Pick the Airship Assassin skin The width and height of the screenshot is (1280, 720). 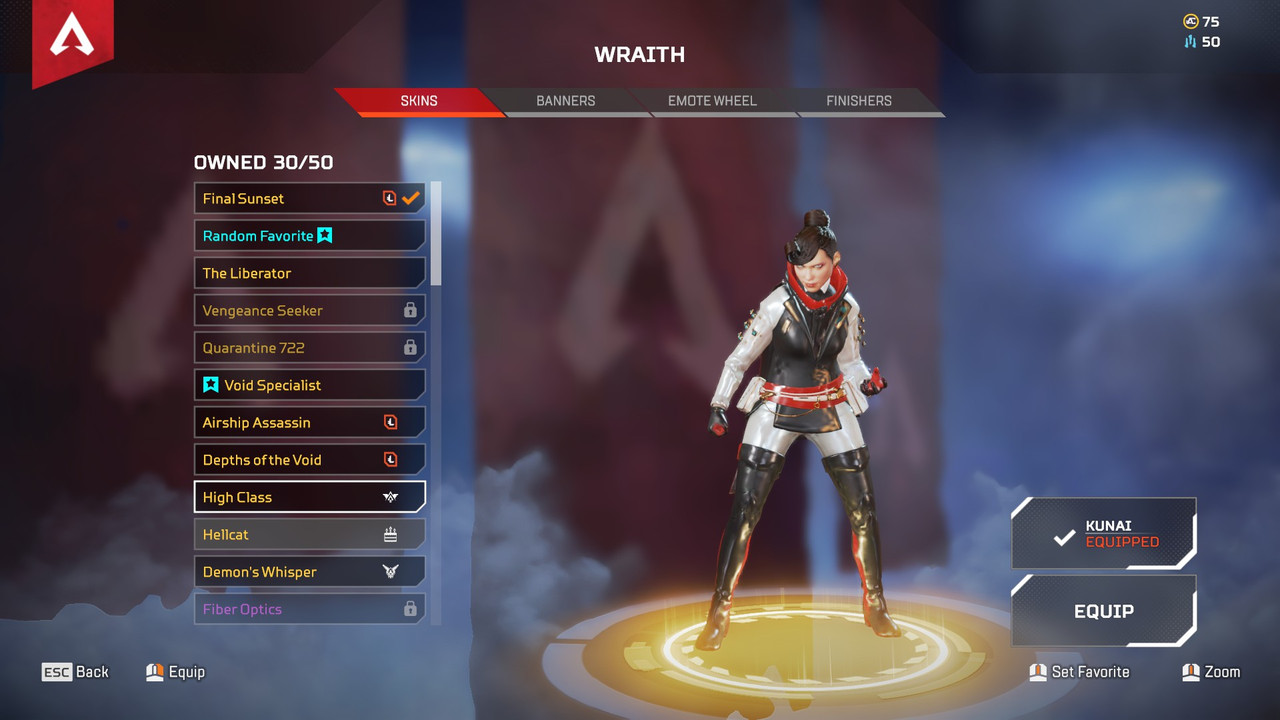click(309, 422)
